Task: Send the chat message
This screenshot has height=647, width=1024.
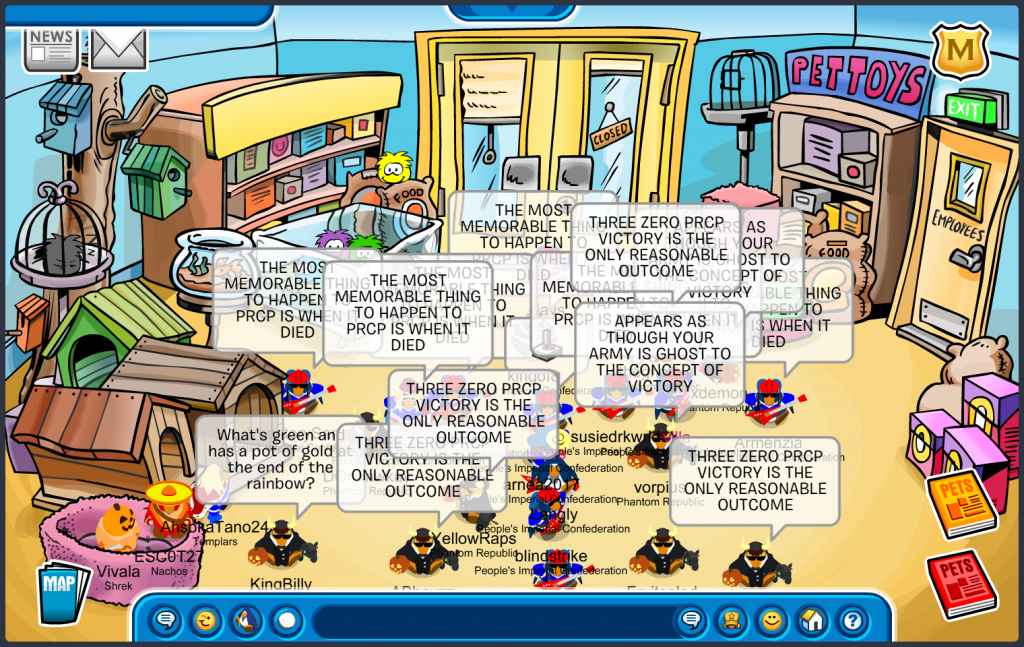Action: point(690,621)
